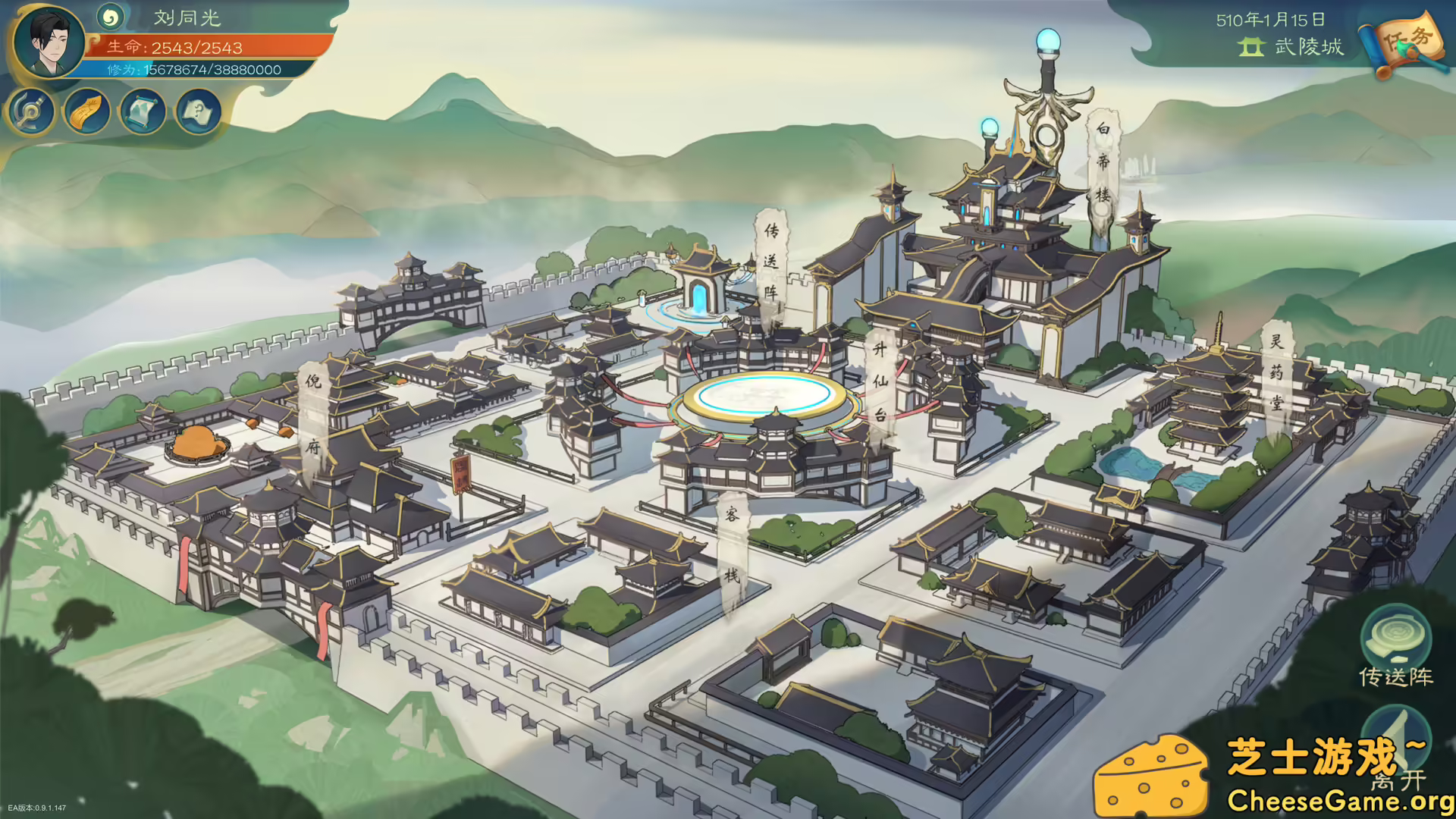Select the 传送阵 banner label beside the portal
The width and height of the screenshot is (1456, 819).
[x=771, y=261]
